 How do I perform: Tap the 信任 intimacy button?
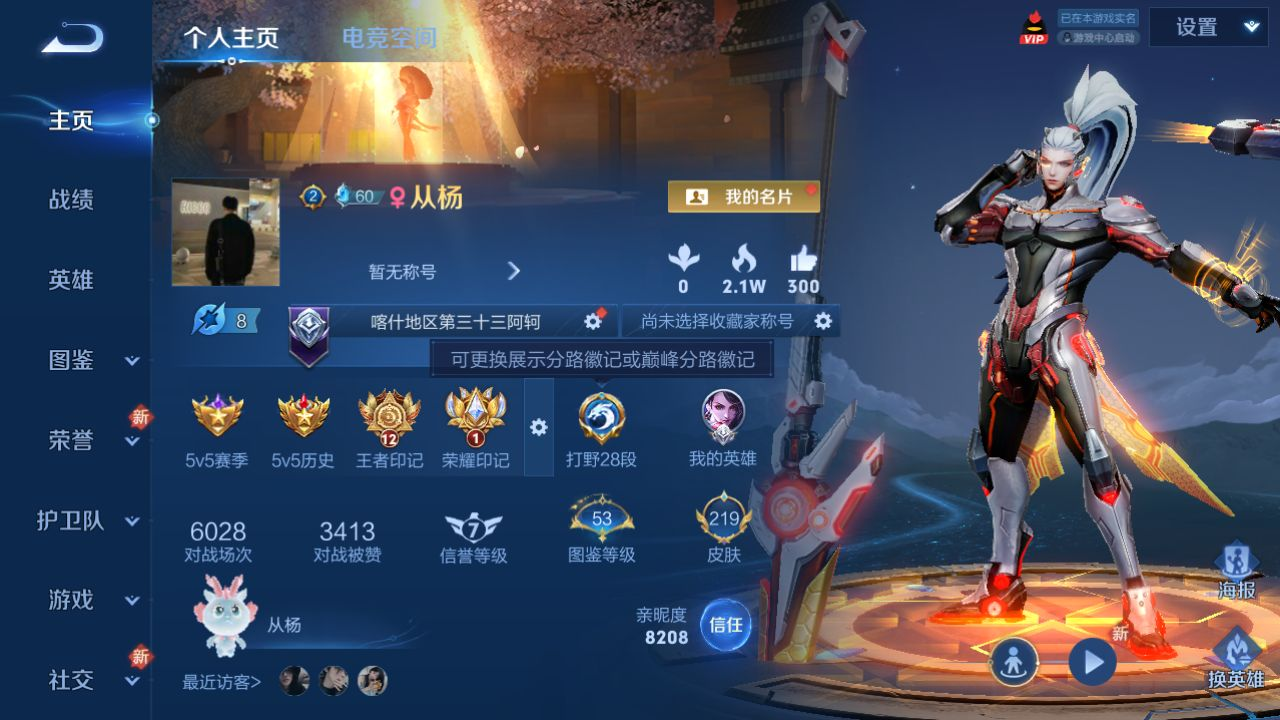tap(725, 625)
